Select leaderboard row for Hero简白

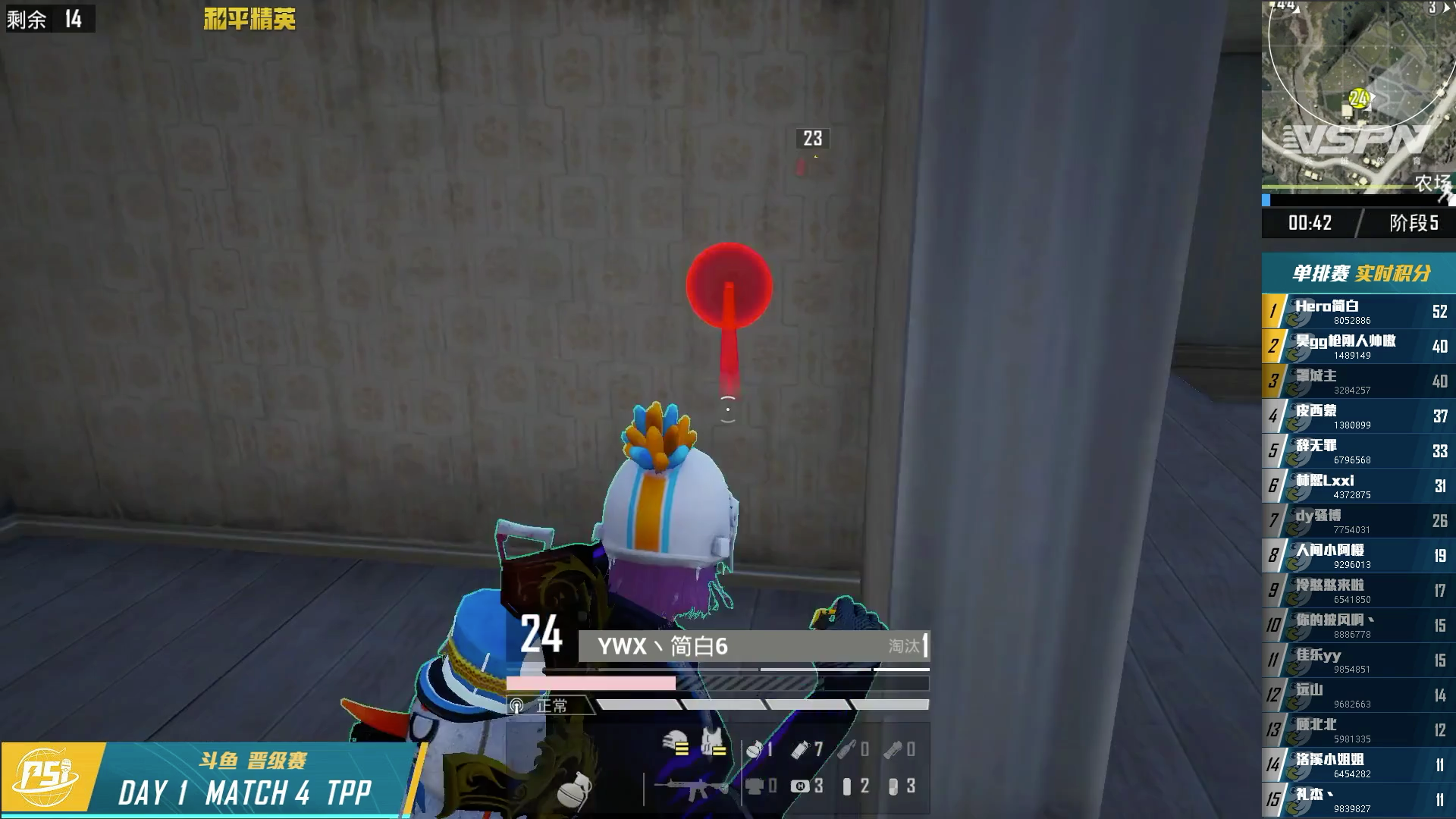[x=1358, y=312]
